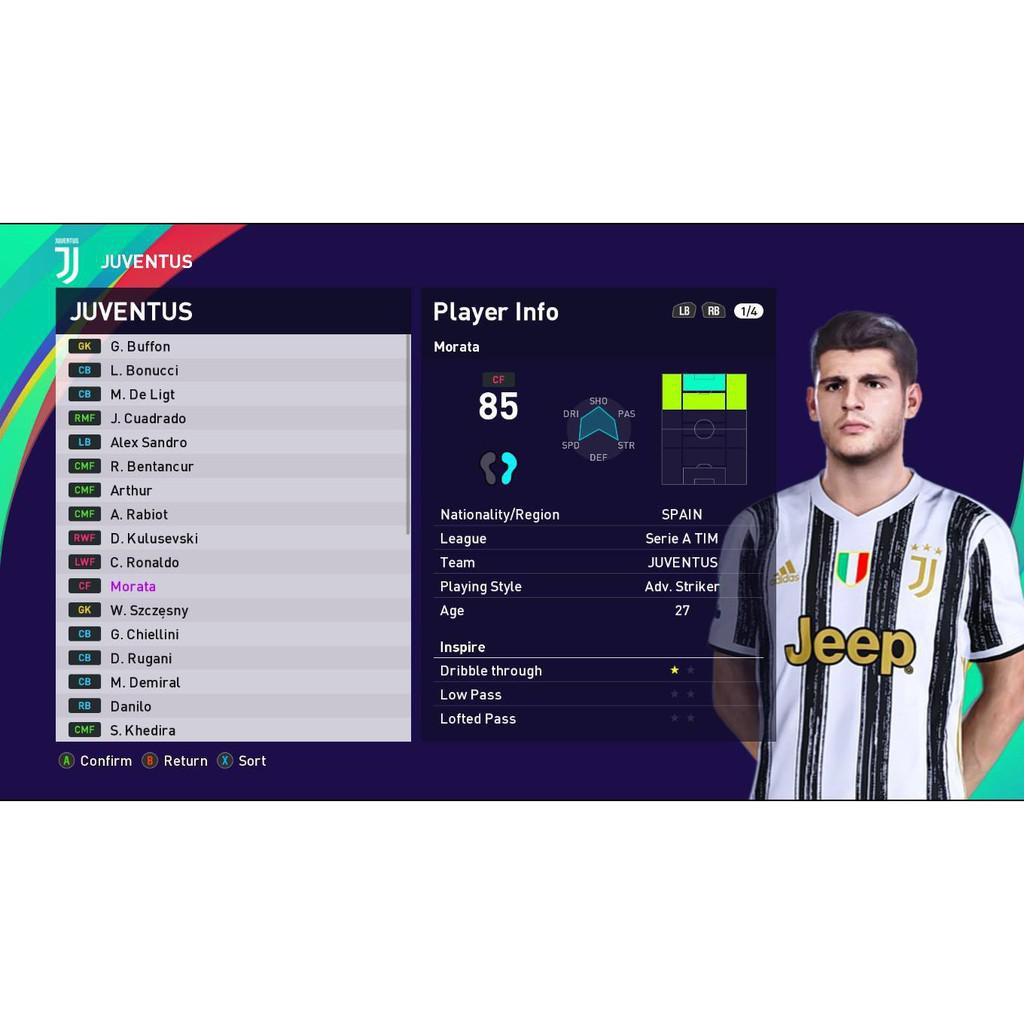The width and height of the screenshot is (1024, 1024).
Task: Select D. Kulusevski from the list
Action: point(154,538)
